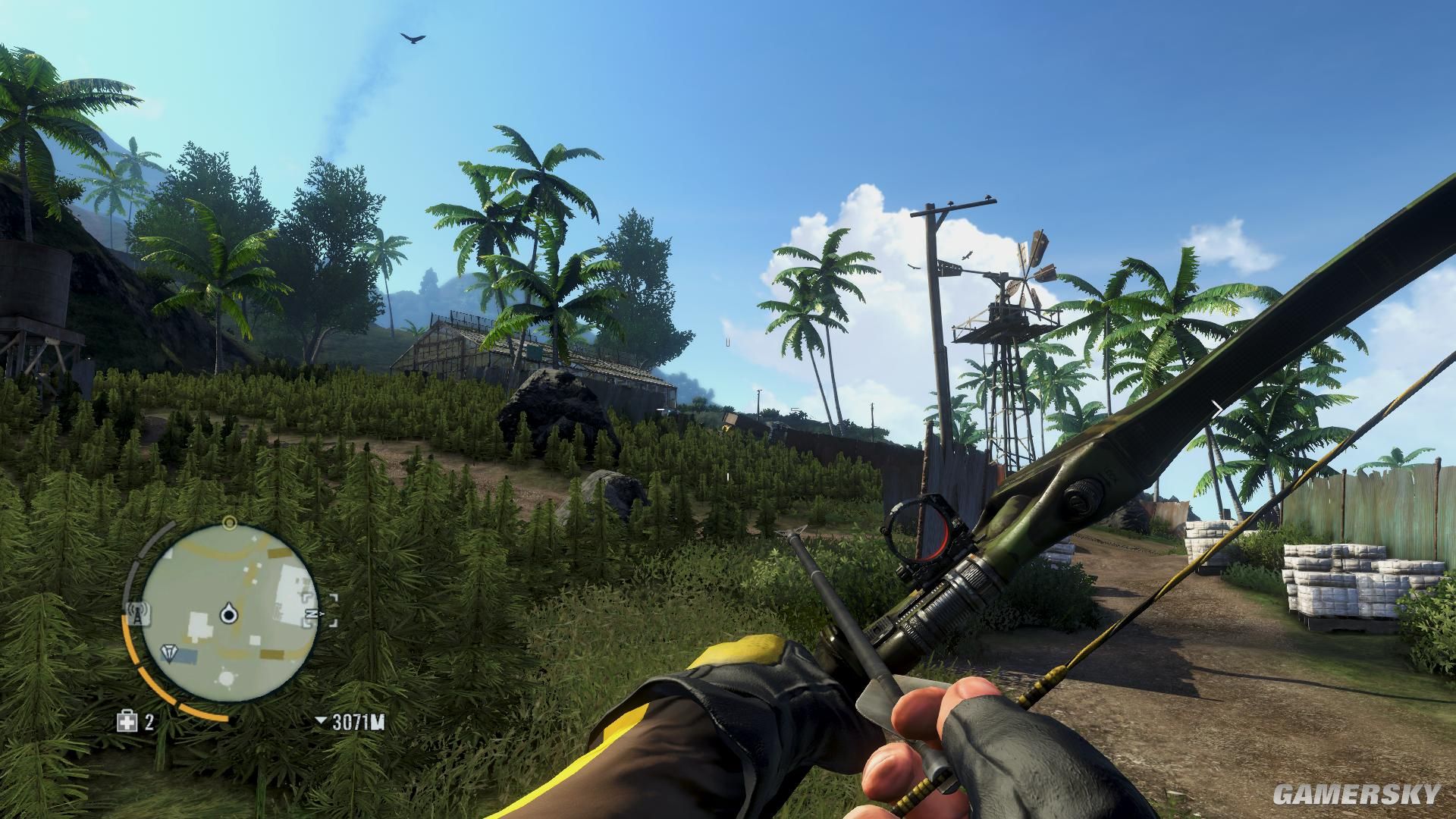The height and width of the screenshot is (819, 1456).
Task: Click the north compass indicator on the minimap
Action: click(309, 611)
